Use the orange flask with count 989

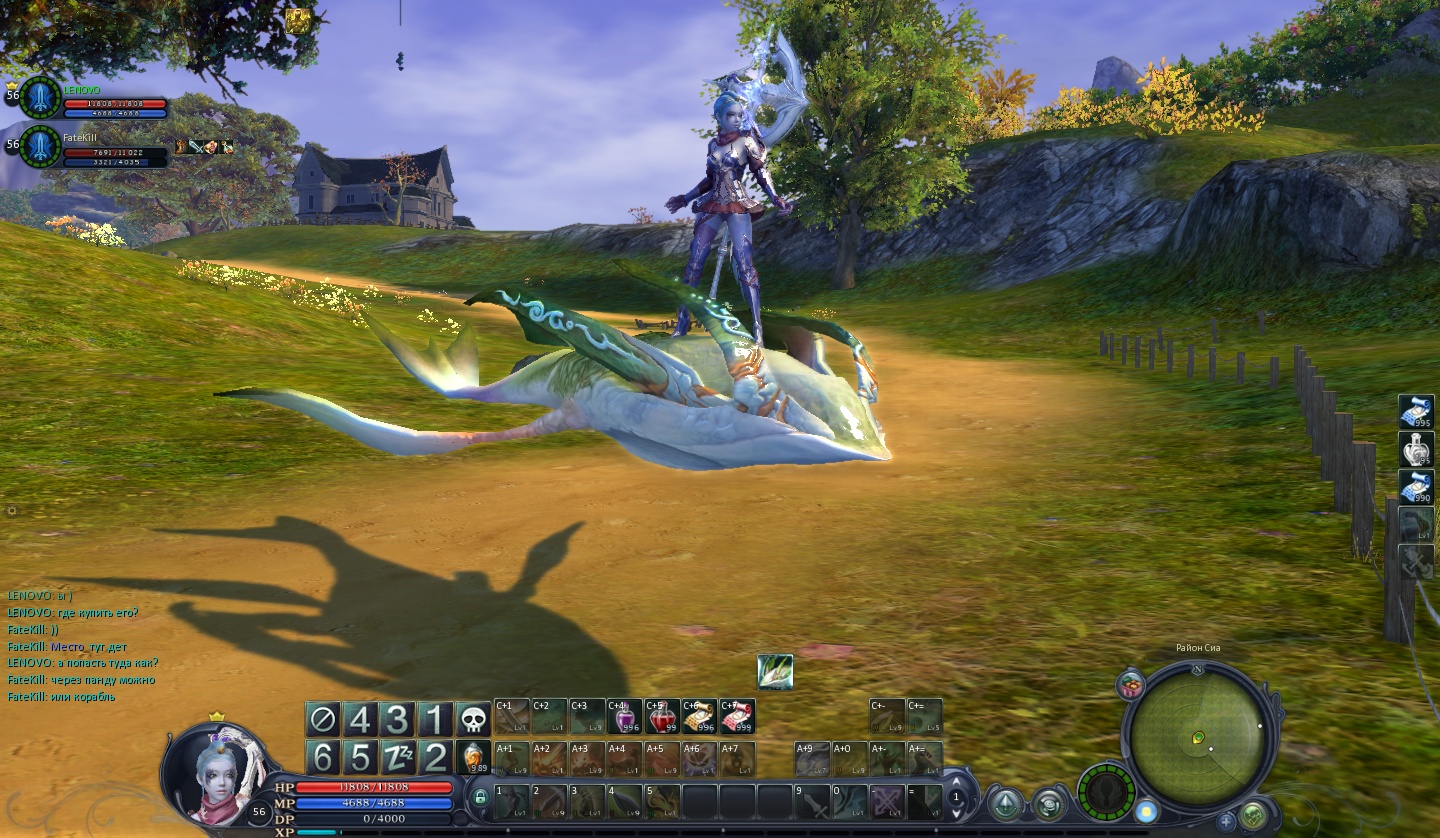coord(473,757)
